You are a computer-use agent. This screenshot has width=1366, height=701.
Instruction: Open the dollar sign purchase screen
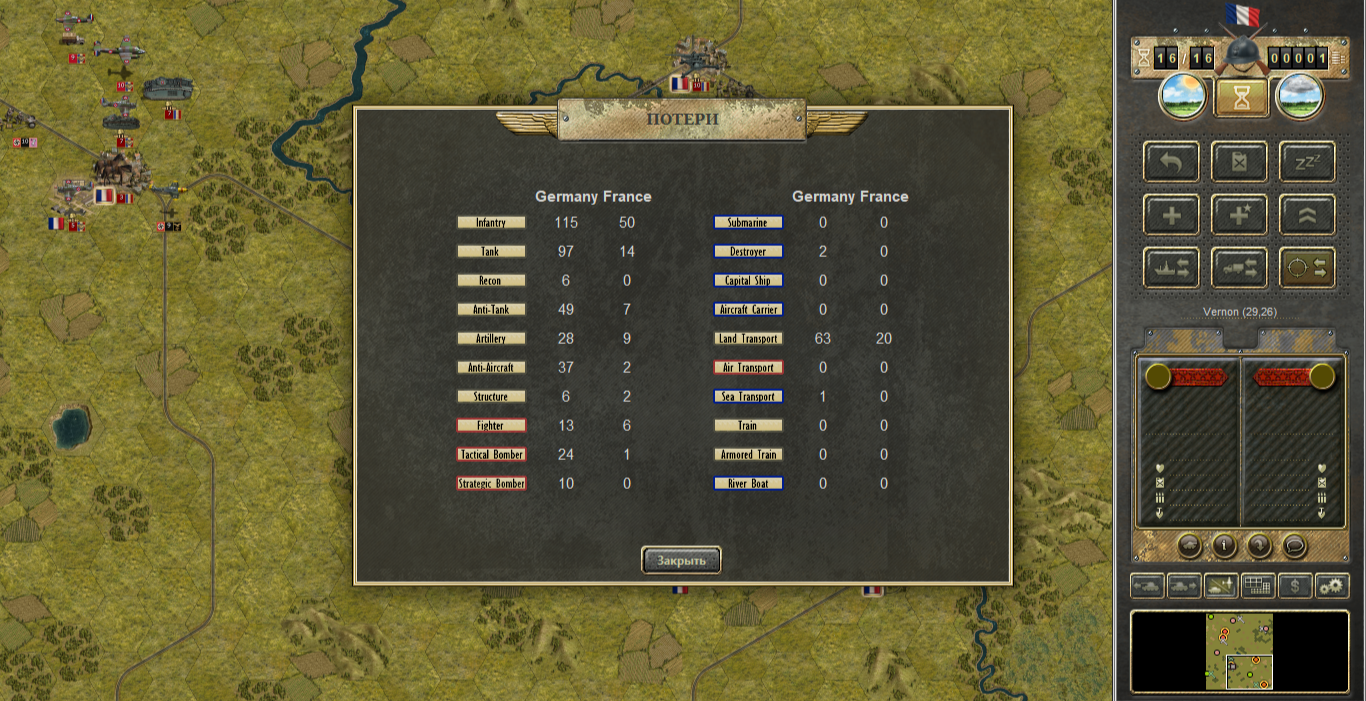[x=1295, y=586]
